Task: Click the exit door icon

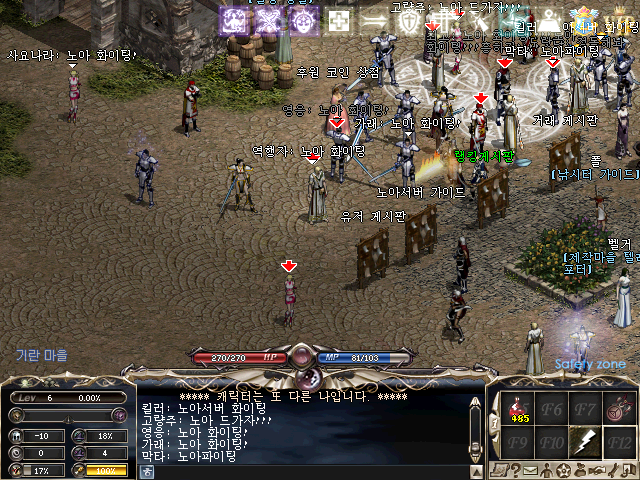Action: [629, 470]
